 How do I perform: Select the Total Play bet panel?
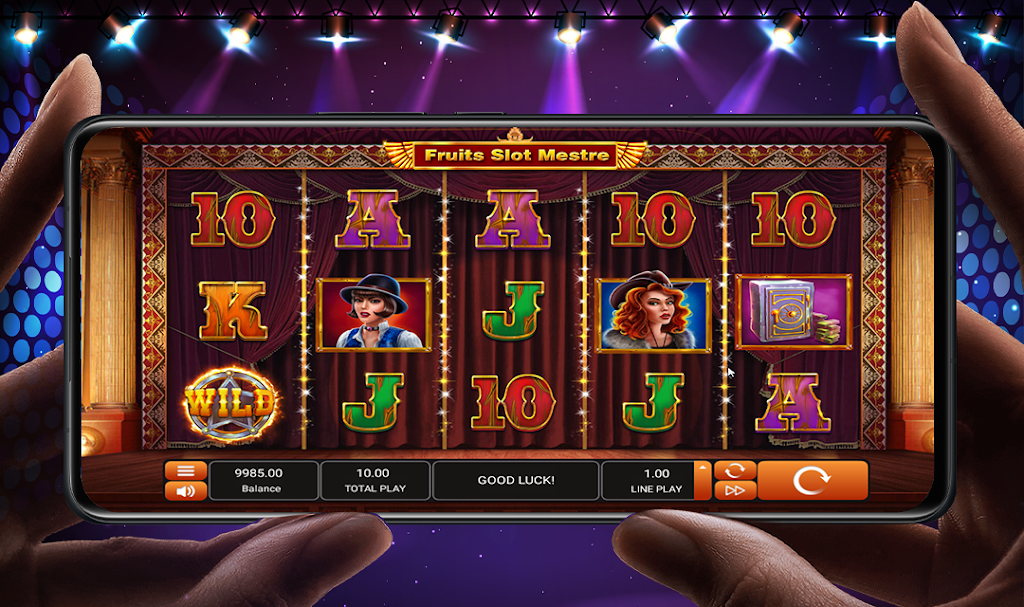pos(374,480)
